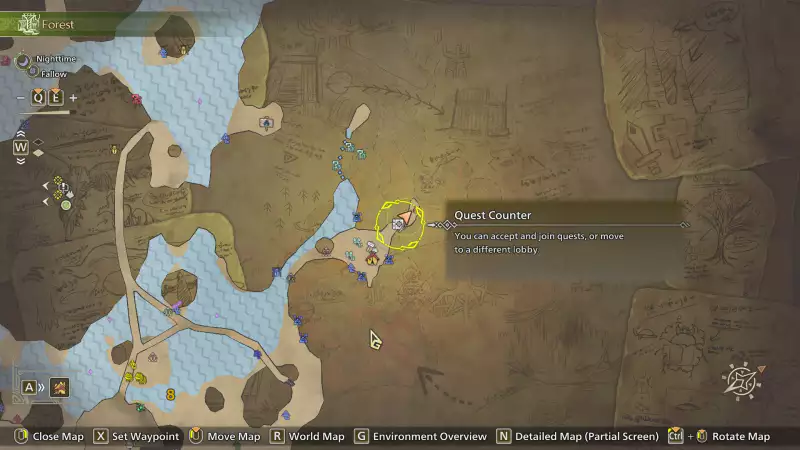800x450 pixels.
Task: Click the Nighttime moon icon
Action: click(24, 60)
